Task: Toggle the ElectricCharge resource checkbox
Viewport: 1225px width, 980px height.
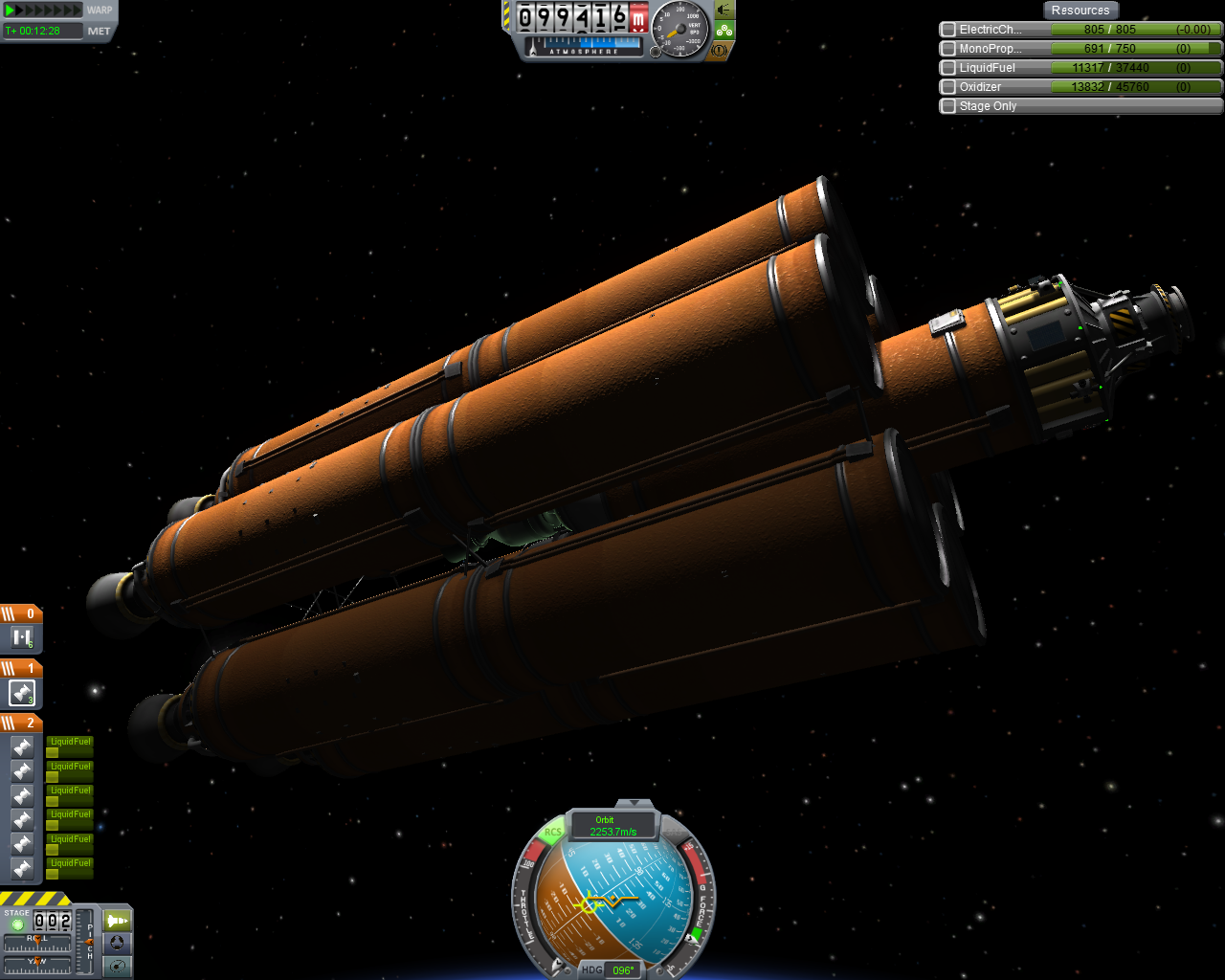Action: [948, 30]
